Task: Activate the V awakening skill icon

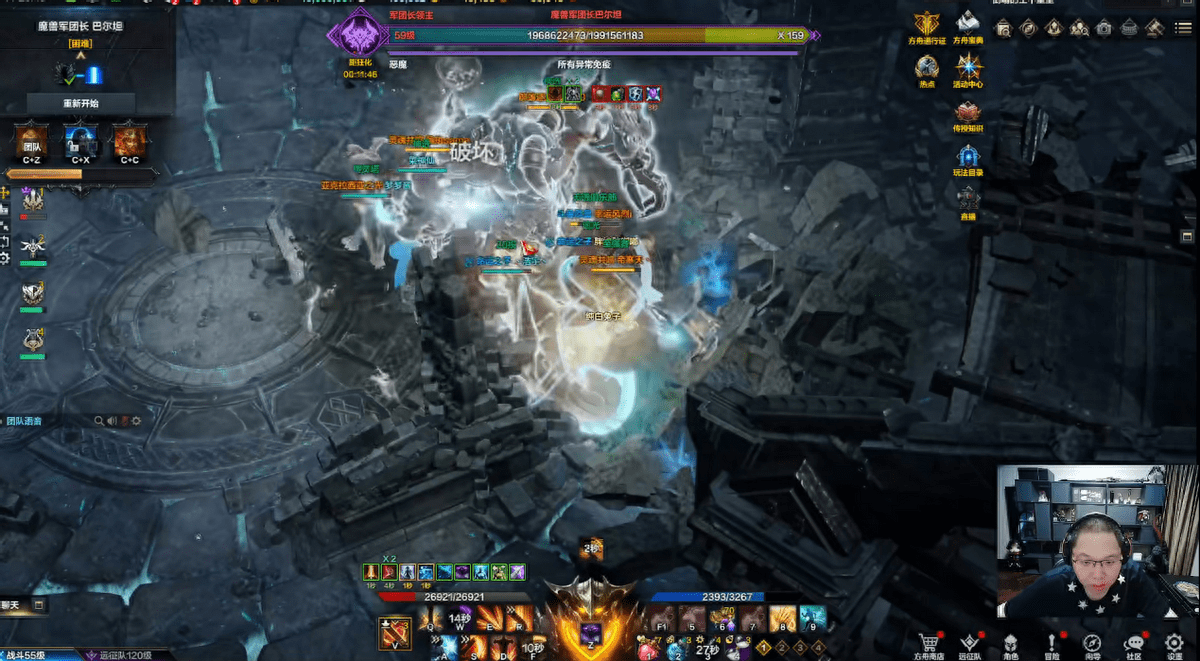Action: coord(392,633)
